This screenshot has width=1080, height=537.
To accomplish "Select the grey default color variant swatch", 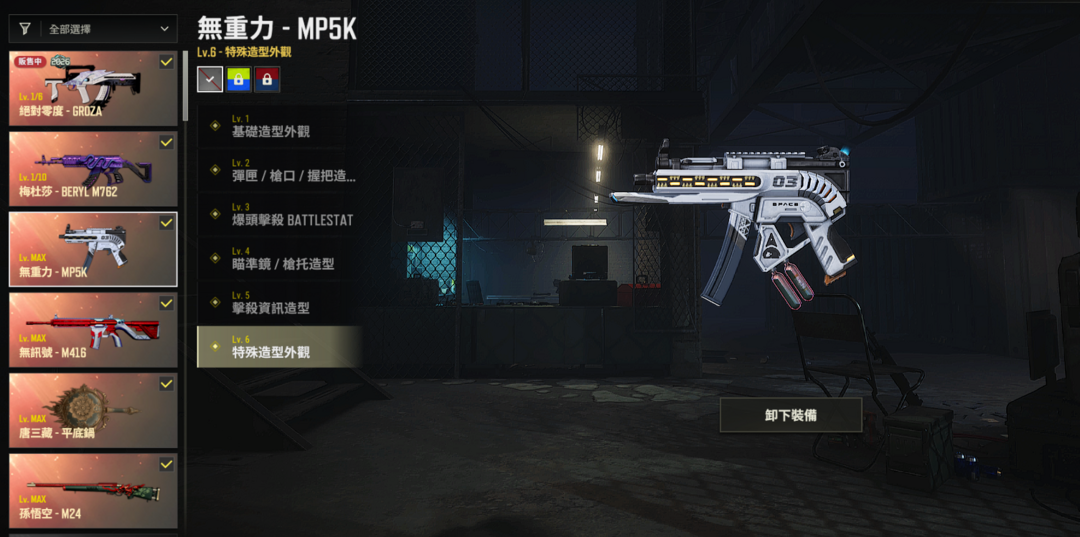I will click(x=210, y=79).
